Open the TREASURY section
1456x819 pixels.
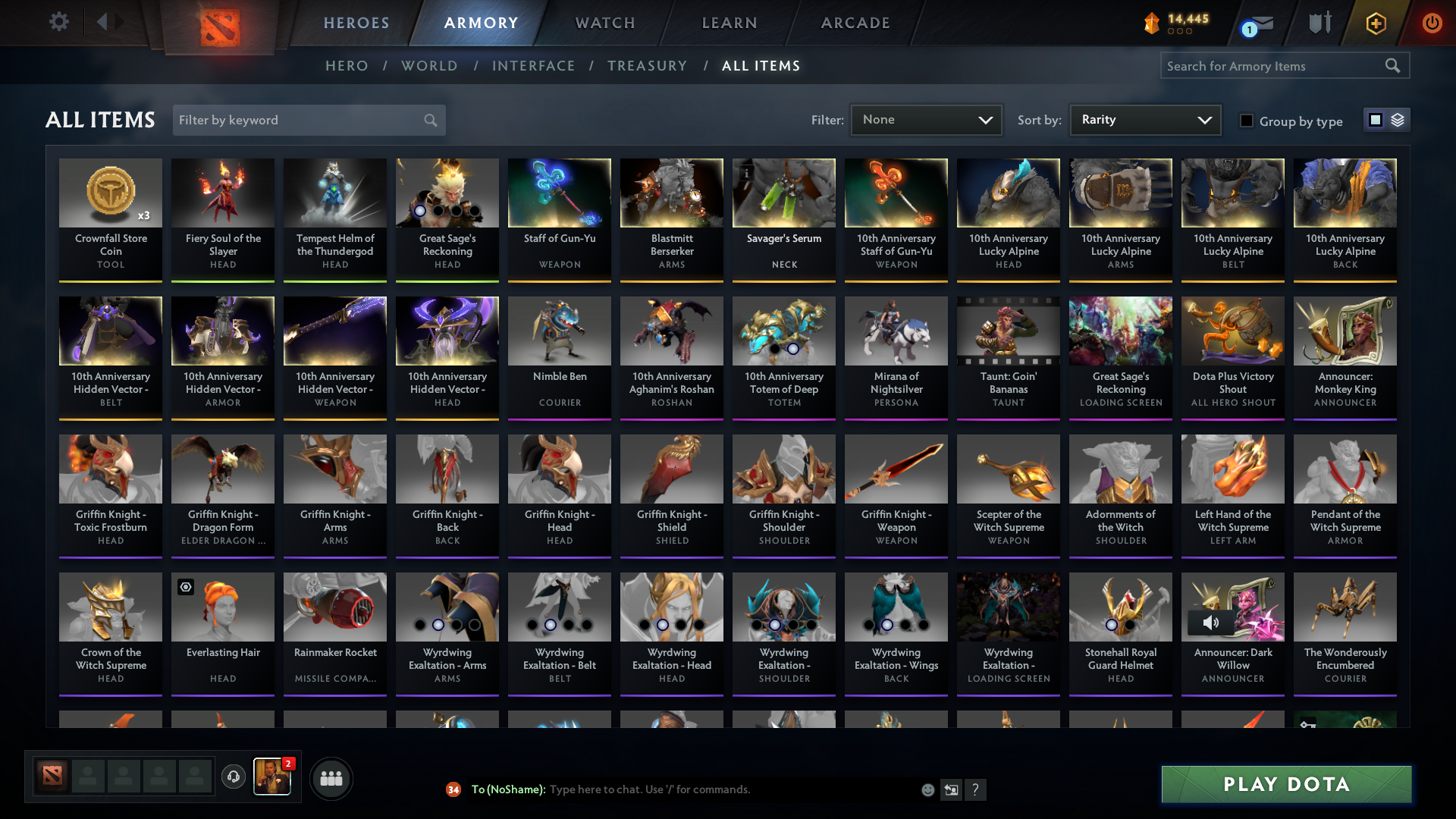(x=647, y=66)
